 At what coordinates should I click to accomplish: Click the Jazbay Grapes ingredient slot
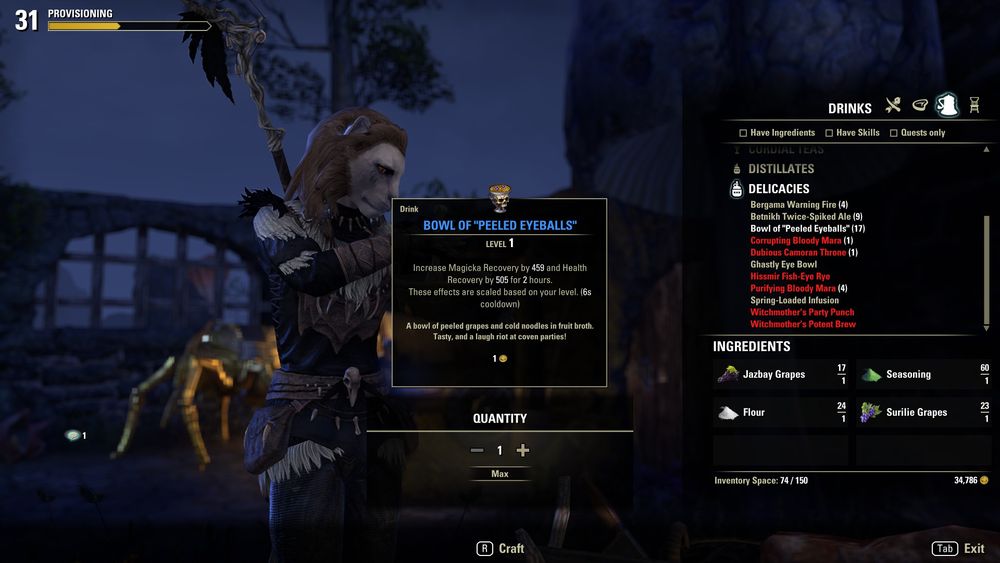(x=780, y=374)
